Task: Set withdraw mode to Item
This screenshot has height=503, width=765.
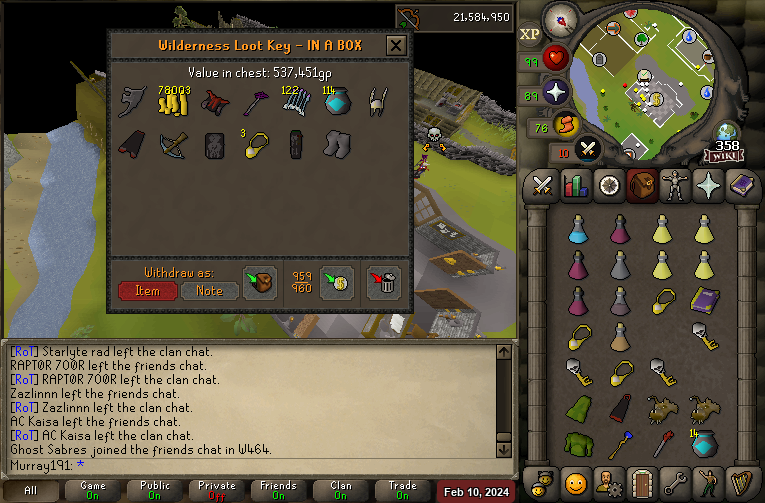Action: pyautogui.click(x=147, y=290)
